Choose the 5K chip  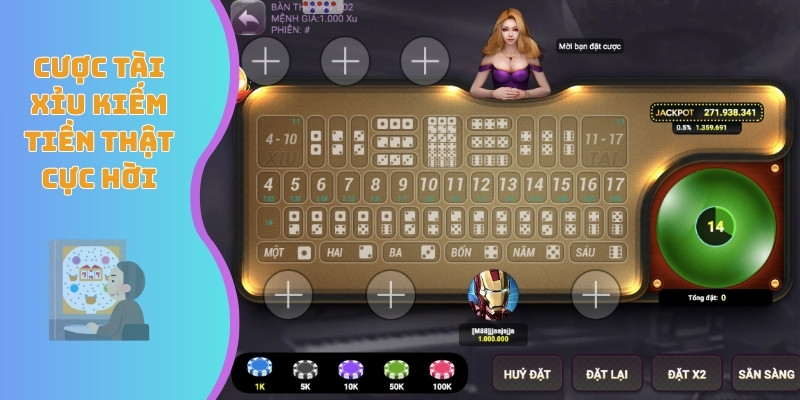coord(305,370)
